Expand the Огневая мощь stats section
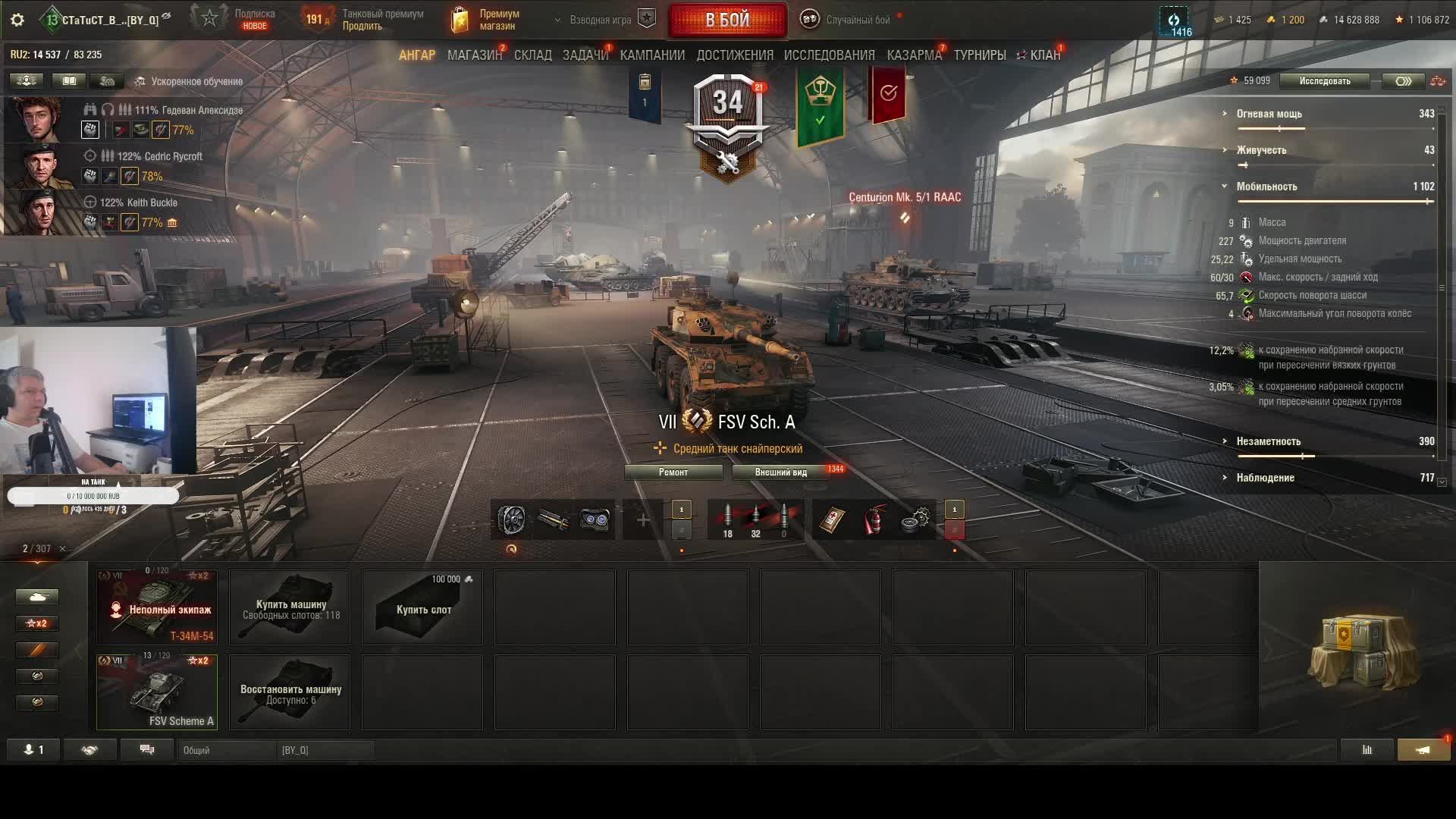Image resolution: width=1456 pixels, height=819 pixels. tap(1269, 114)
